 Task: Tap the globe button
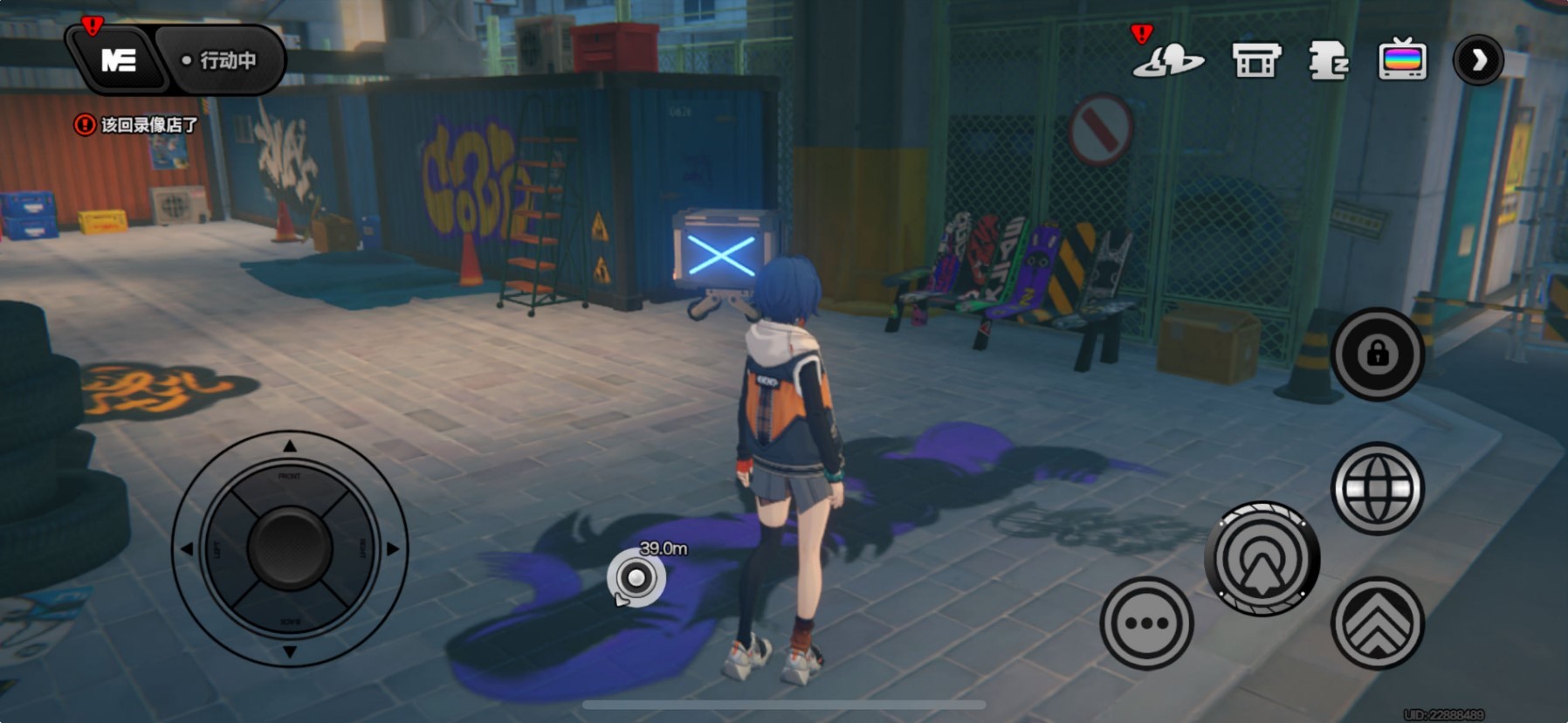[x=1377, y=488]
